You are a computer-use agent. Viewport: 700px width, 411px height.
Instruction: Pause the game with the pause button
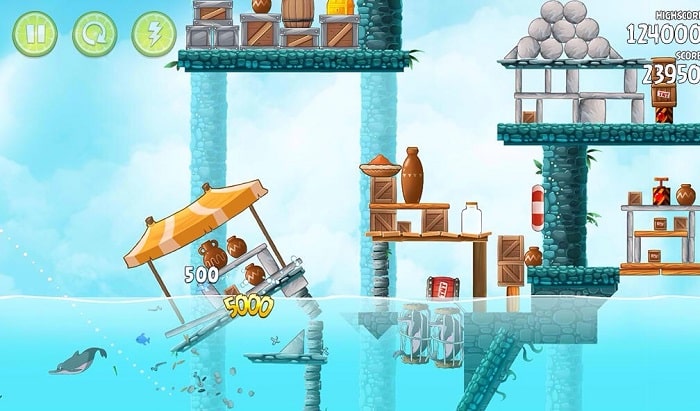pos(34,34)
